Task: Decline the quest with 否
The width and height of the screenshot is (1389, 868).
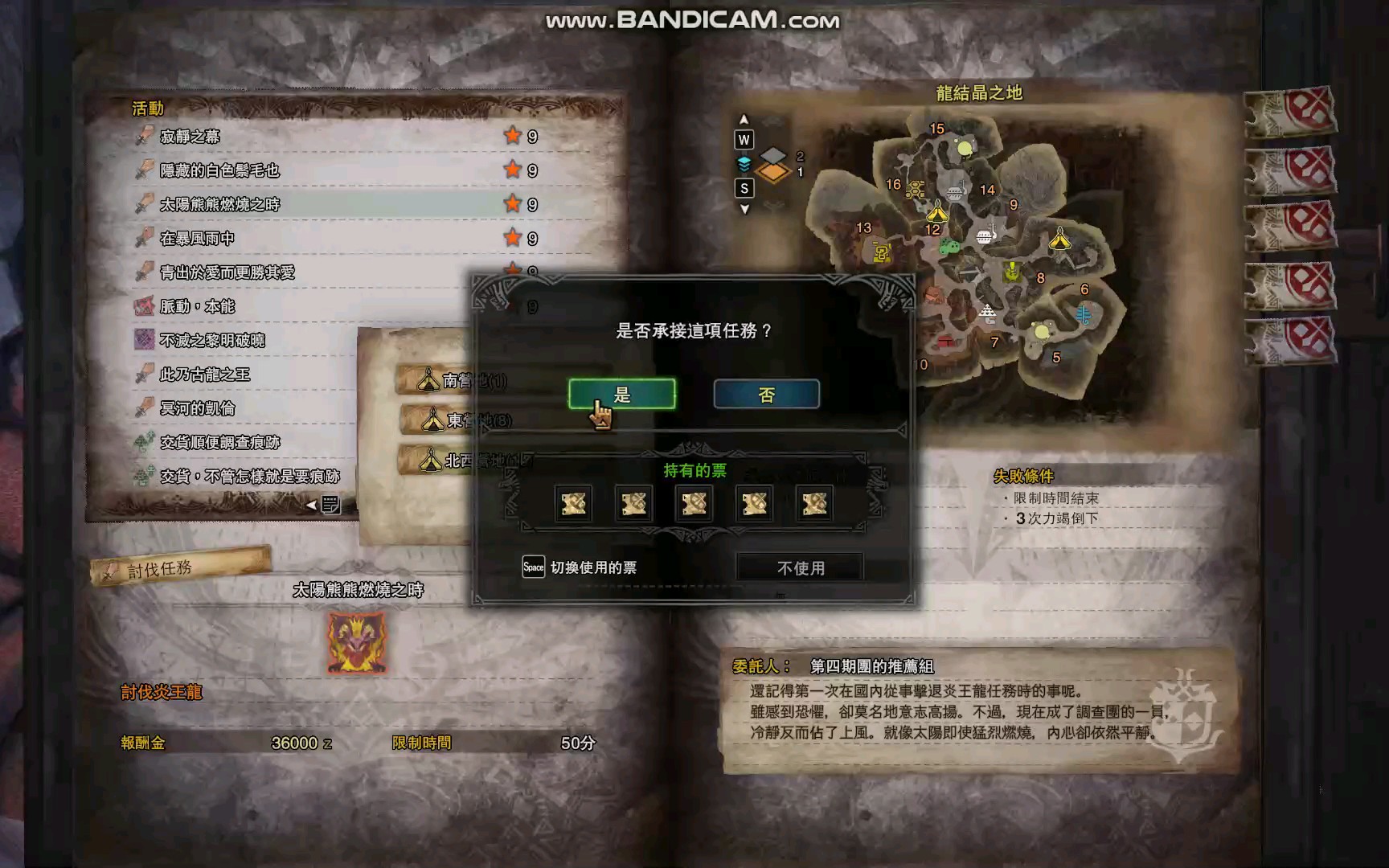Action: (x=766, y=395)
